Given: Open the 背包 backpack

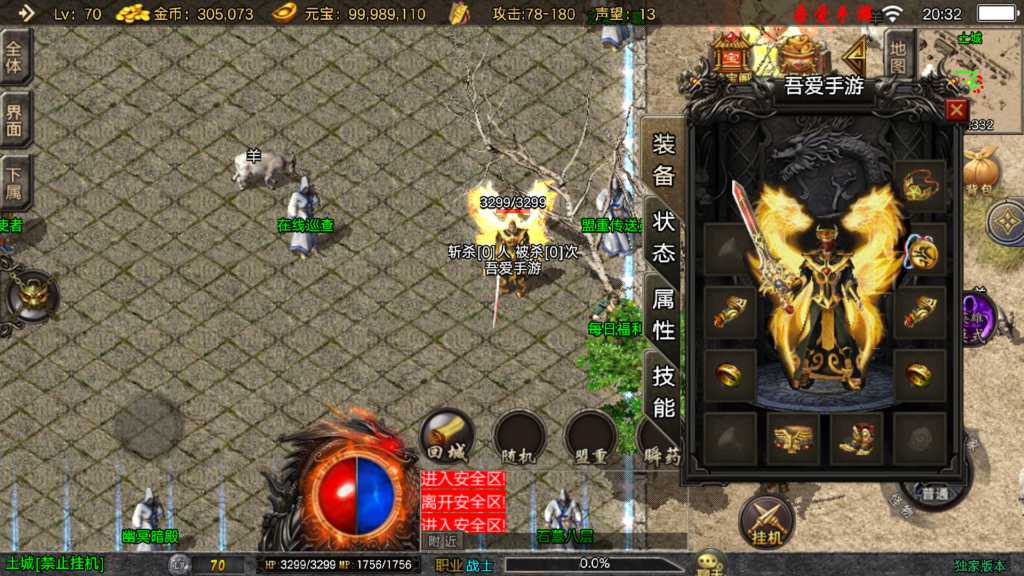Looking at the screenshot, I should (980, 171).
